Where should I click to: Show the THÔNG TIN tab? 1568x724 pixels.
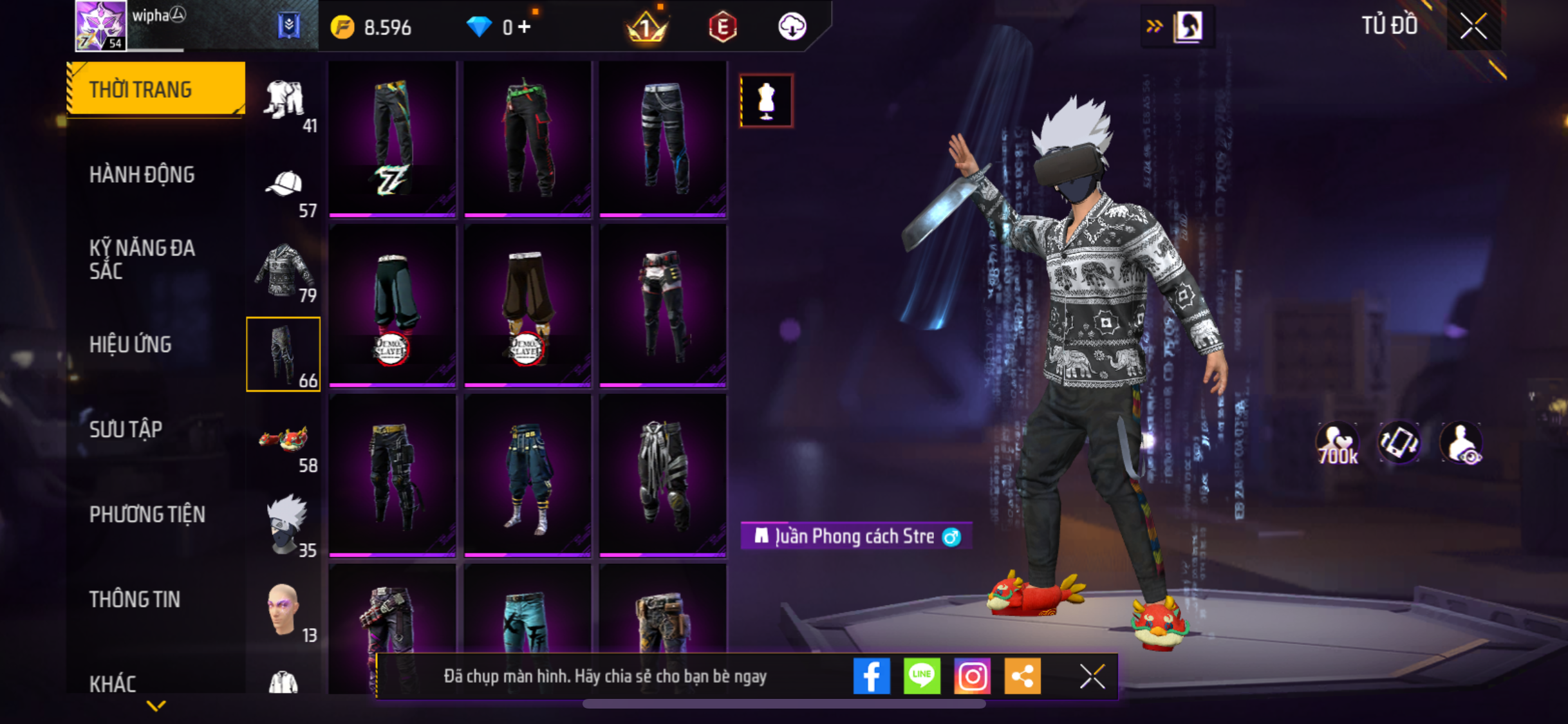click(135, 599)
